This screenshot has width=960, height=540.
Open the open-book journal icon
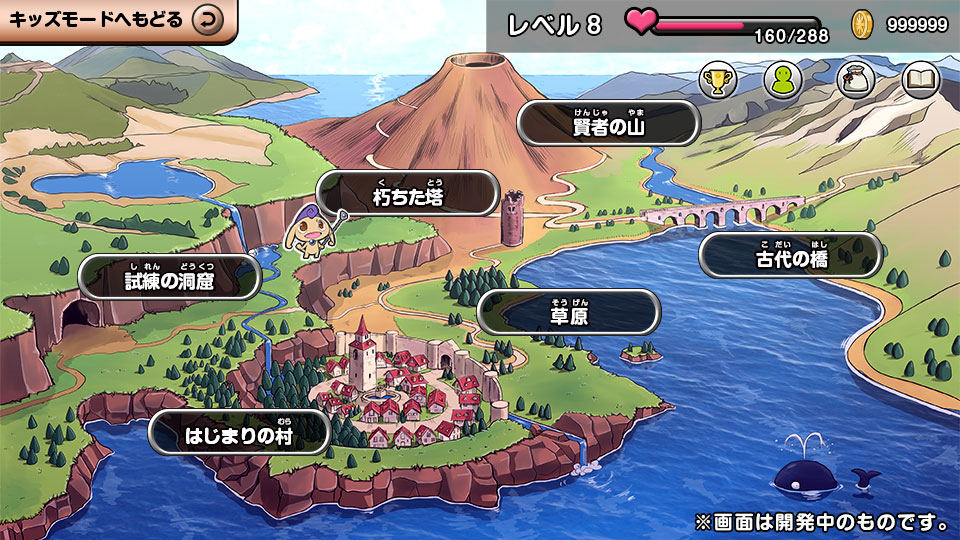[921, 80]
